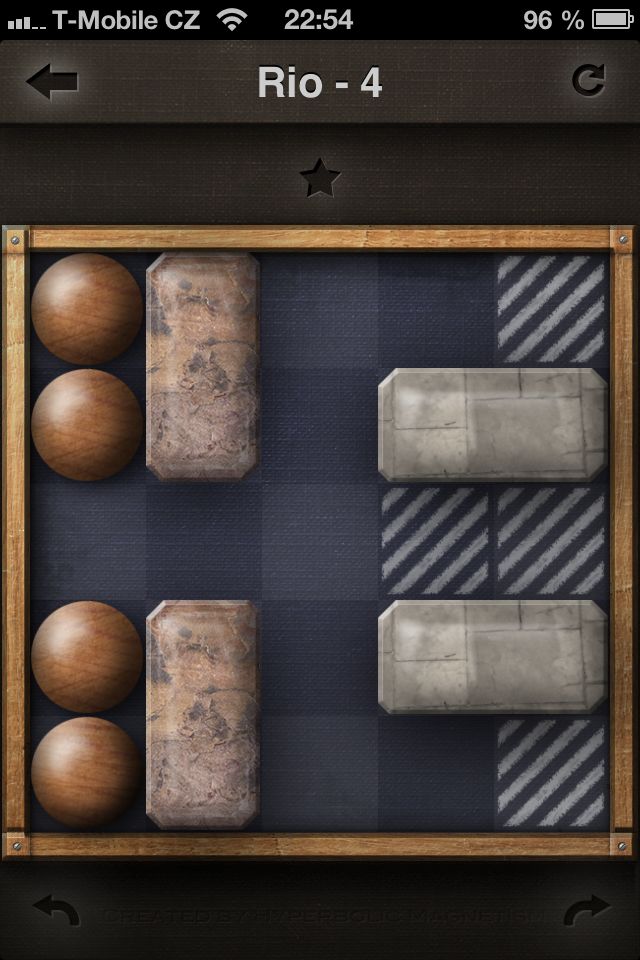
Task: Redo the move with the forward arrow
Action: click(x=584, y=911)
